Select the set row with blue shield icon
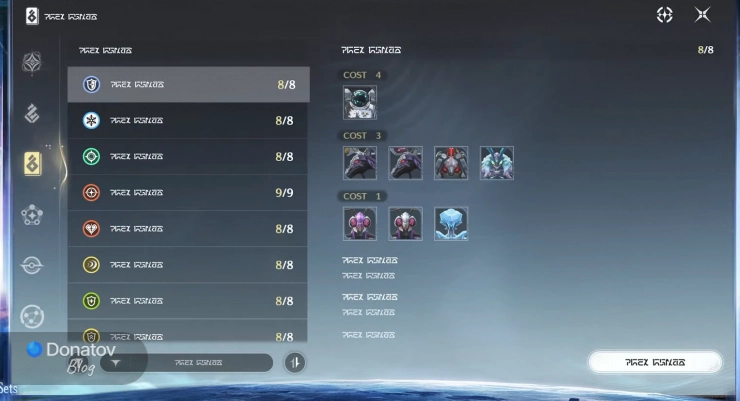Viewport: 740px width, 401px height. point(188,85)
